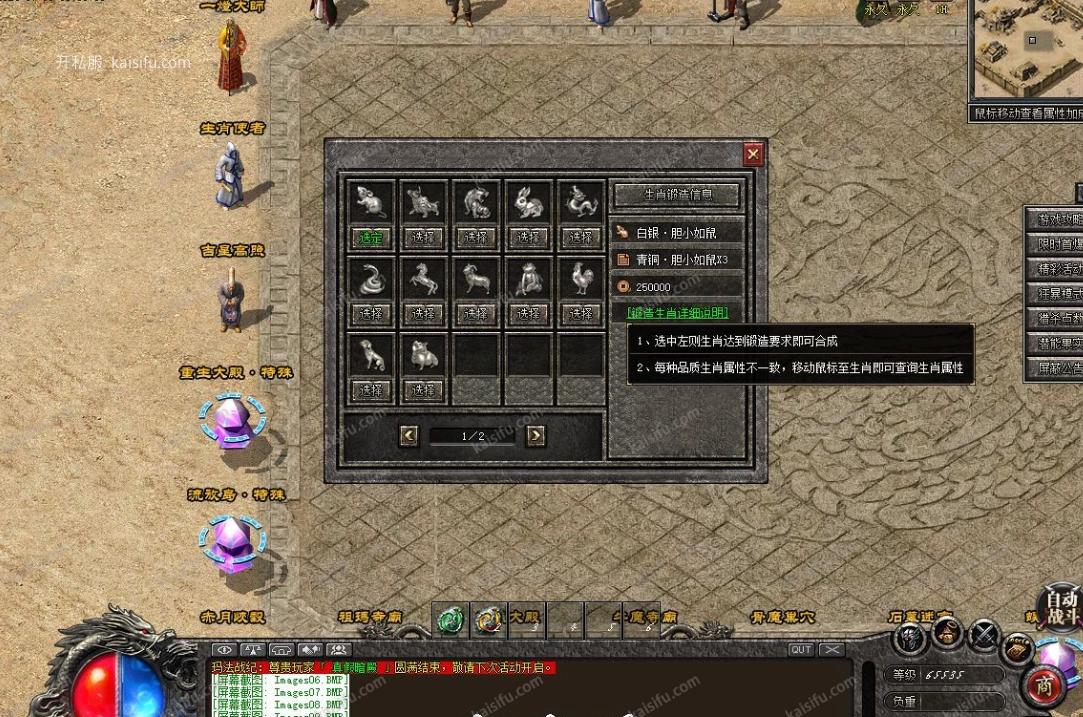Go to the previous zodiac page
The image size is (1083, 717).
tap(408, 435)
